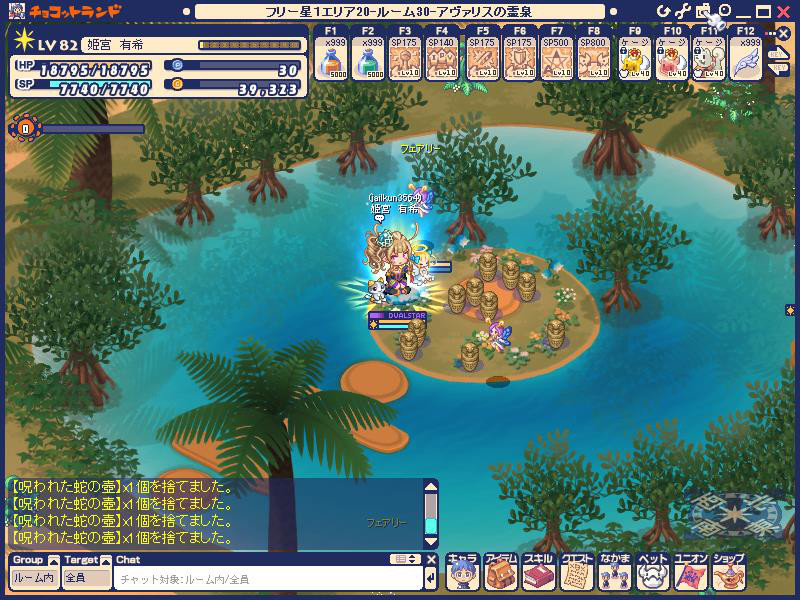This screenshot has height=600, width=800.
Task: Open the wrench settings in title bar
Action: 682,11
